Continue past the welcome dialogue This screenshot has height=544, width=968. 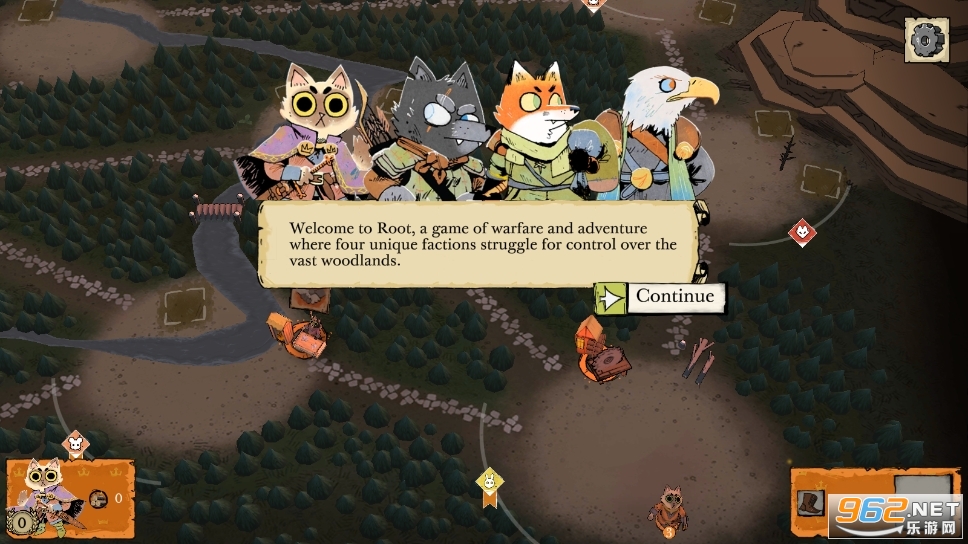(661, 297)
